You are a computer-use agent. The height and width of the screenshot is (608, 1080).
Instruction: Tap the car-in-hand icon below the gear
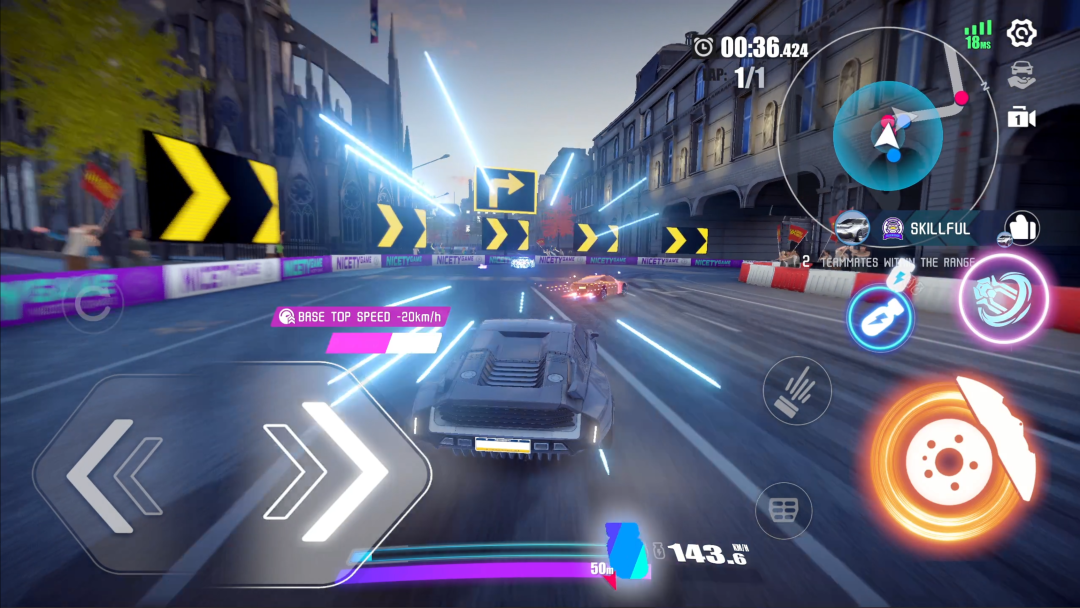[x=1020, y=75]
